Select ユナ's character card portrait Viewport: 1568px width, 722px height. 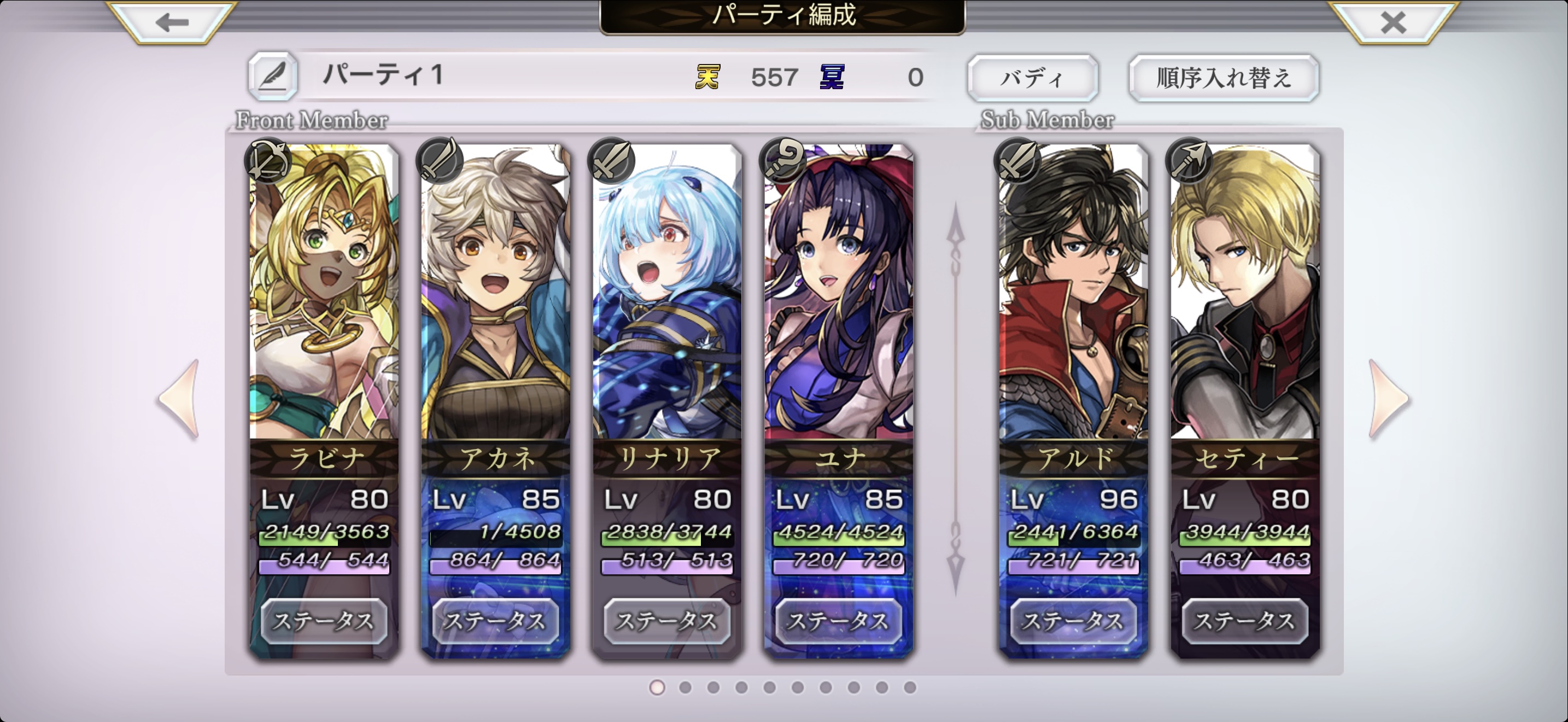[839, 292]
